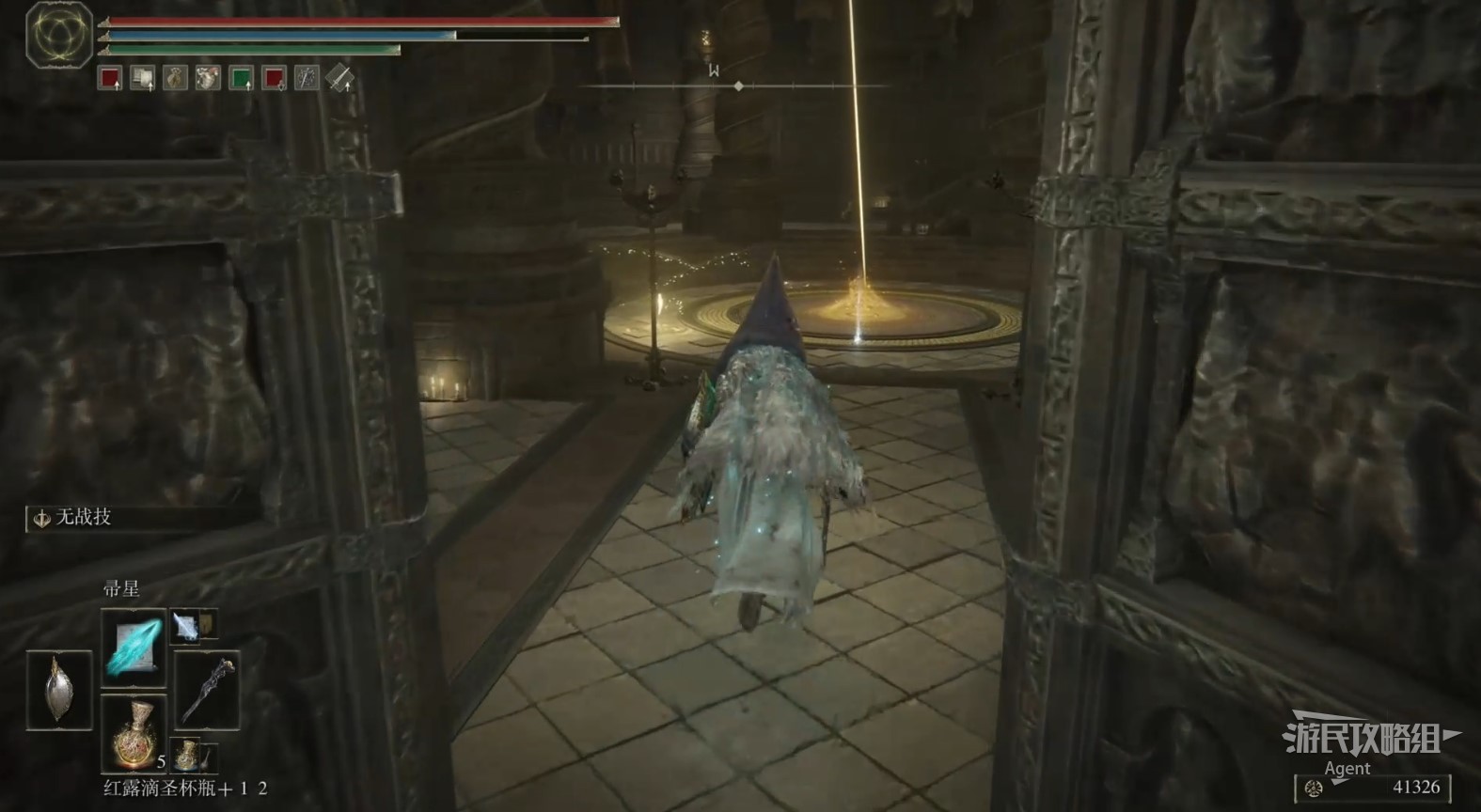Select the green square buff status icon
Screen dimensions: 1481x812
click(241, 78)
